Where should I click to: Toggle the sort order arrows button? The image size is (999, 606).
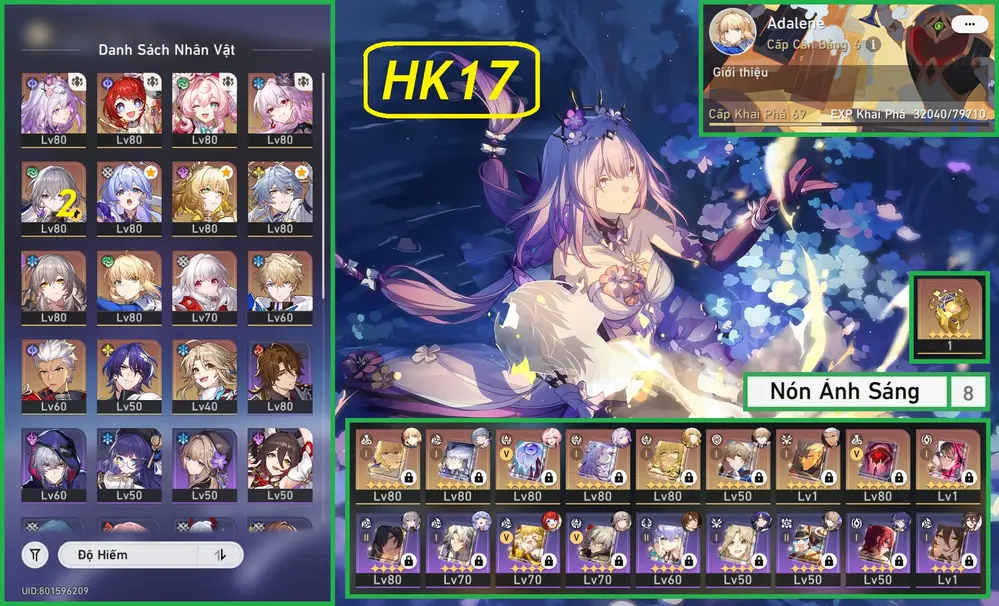pyautogui.click(x=219, y=554)
